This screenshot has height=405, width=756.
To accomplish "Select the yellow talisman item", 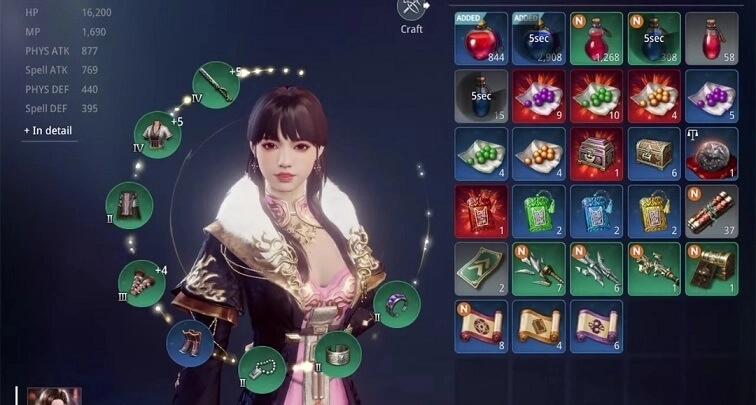I will click(x=654, y=211).
